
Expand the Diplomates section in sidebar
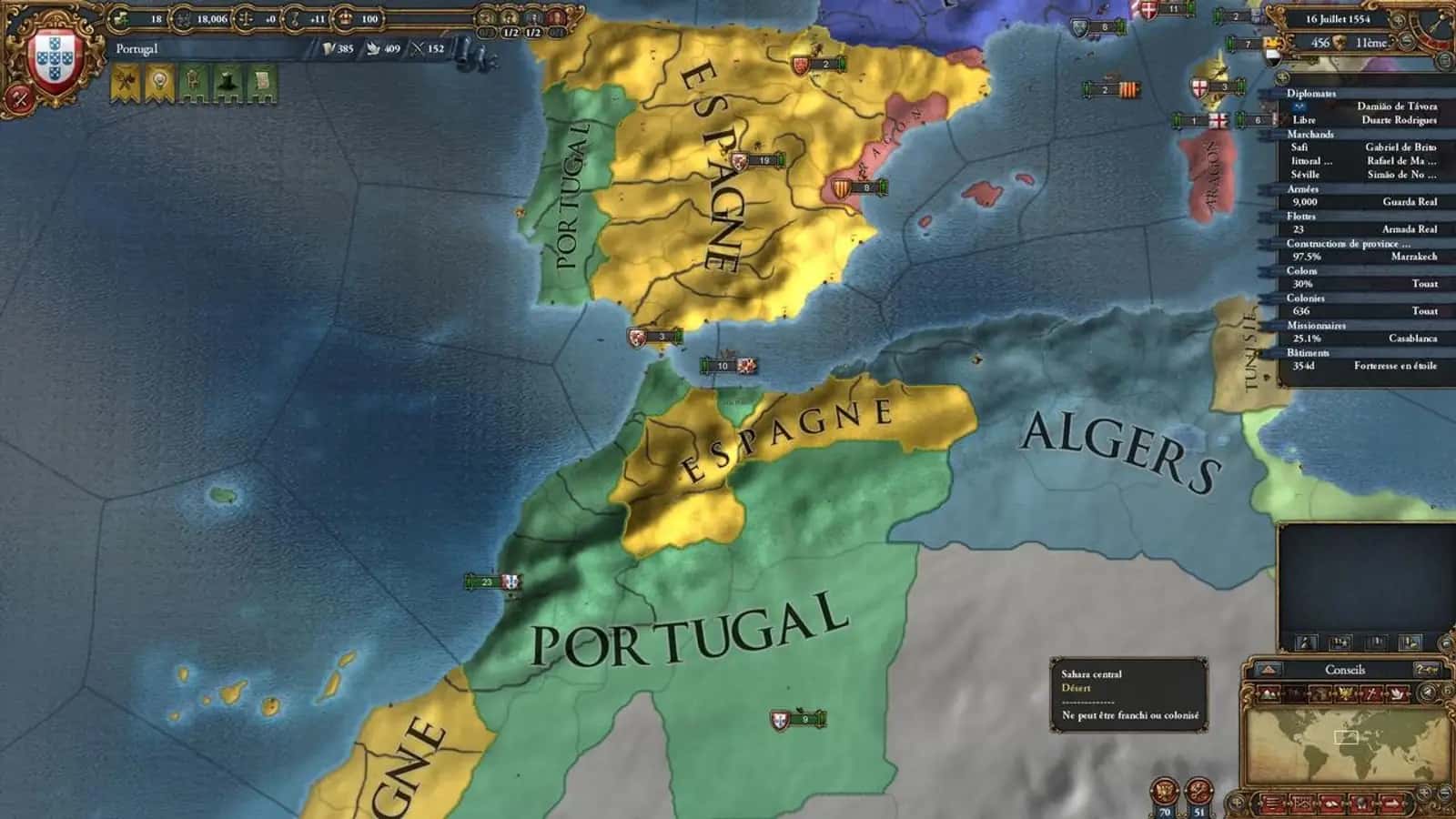coord(1310,93)
